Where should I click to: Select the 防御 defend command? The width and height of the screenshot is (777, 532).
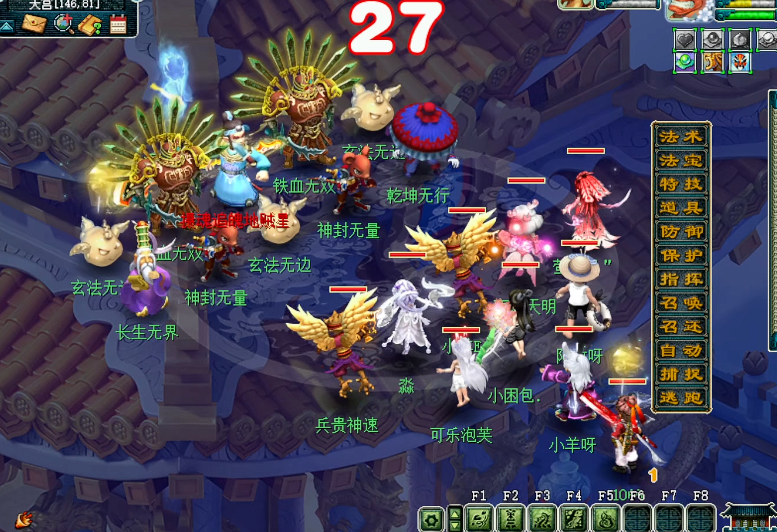[681, 232]
